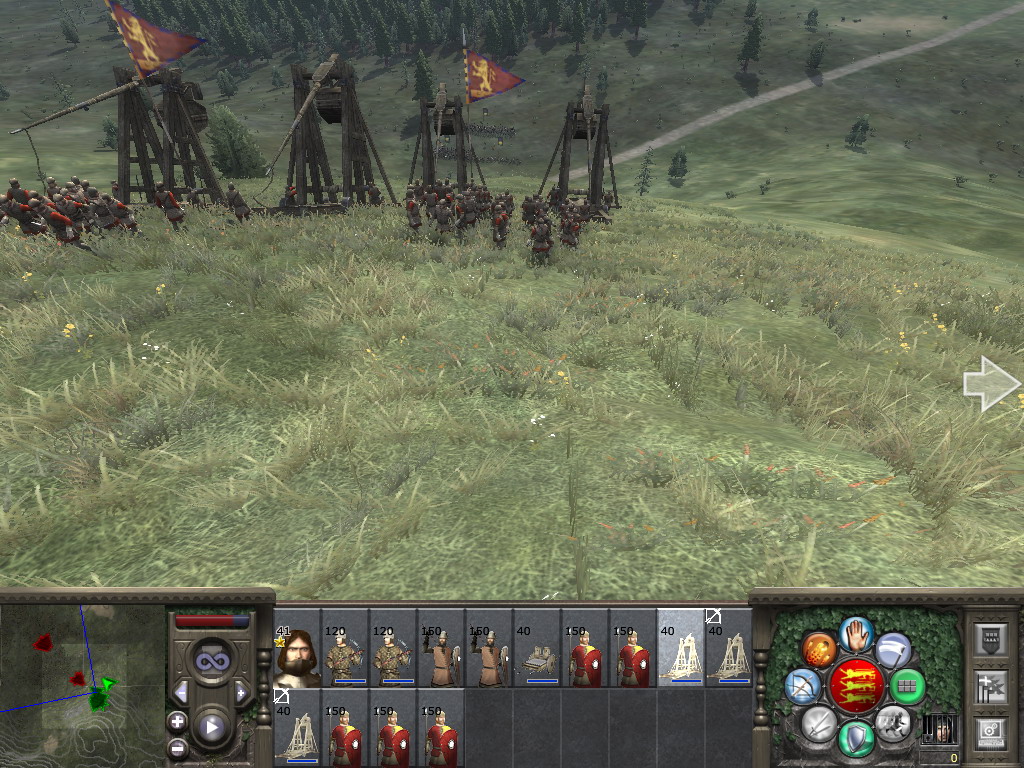The height and width of the screenshot is (768, 1024).
Task: Zoom in the minimap with plus button
Action: (x=177, y=721)
